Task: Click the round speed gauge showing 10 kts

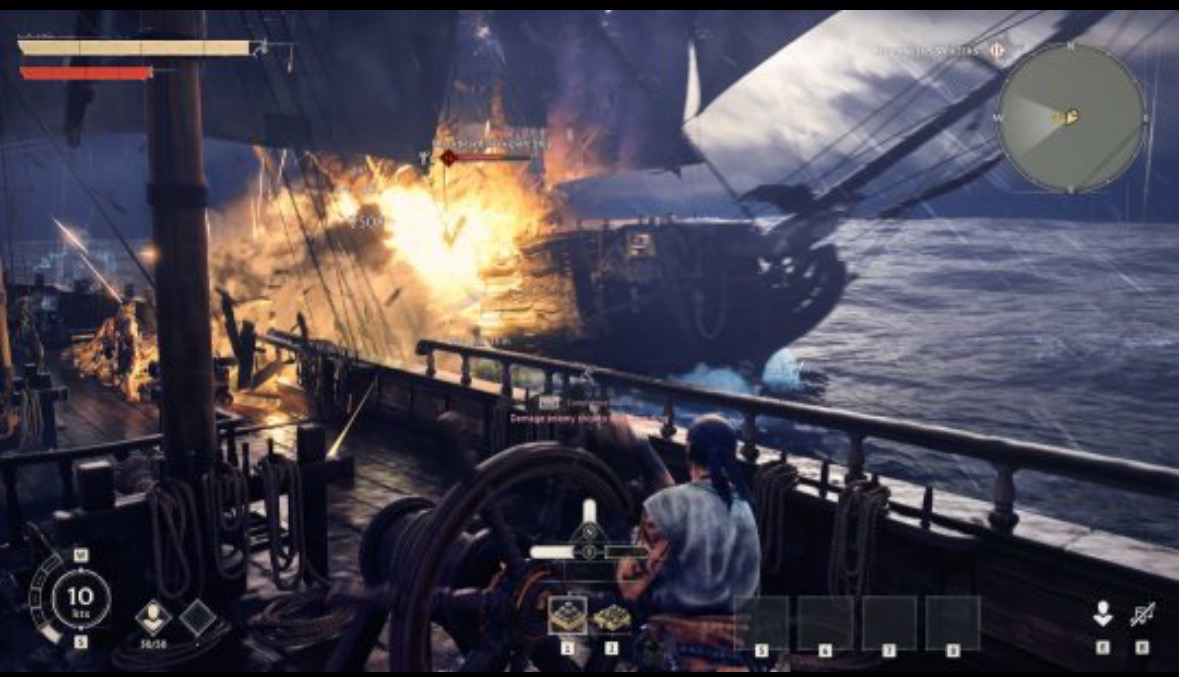Action: tap(81, 599)
